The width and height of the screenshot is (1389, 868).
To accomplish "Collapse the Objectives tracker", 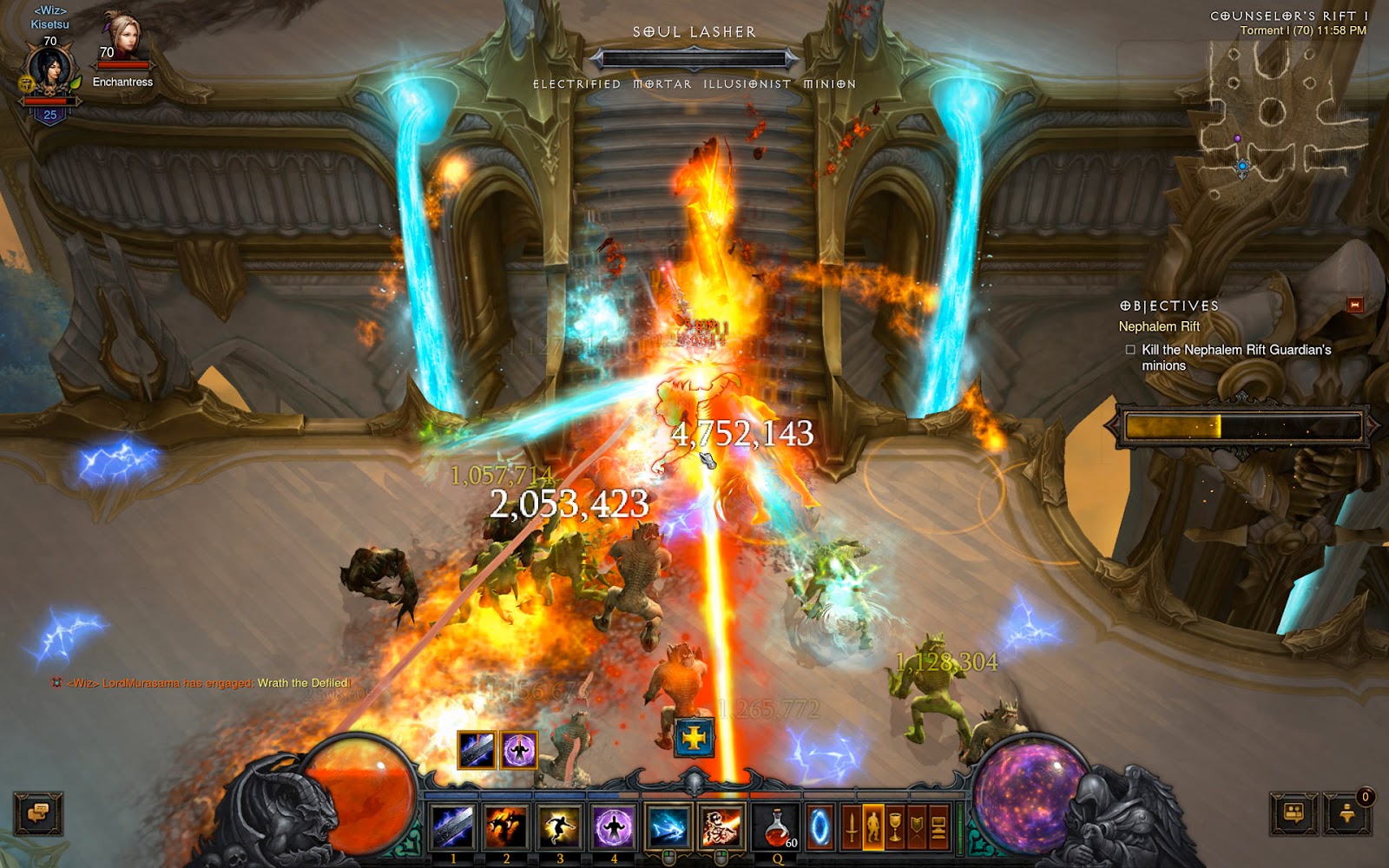I will pyautogui.click(x=1354, y=305).
